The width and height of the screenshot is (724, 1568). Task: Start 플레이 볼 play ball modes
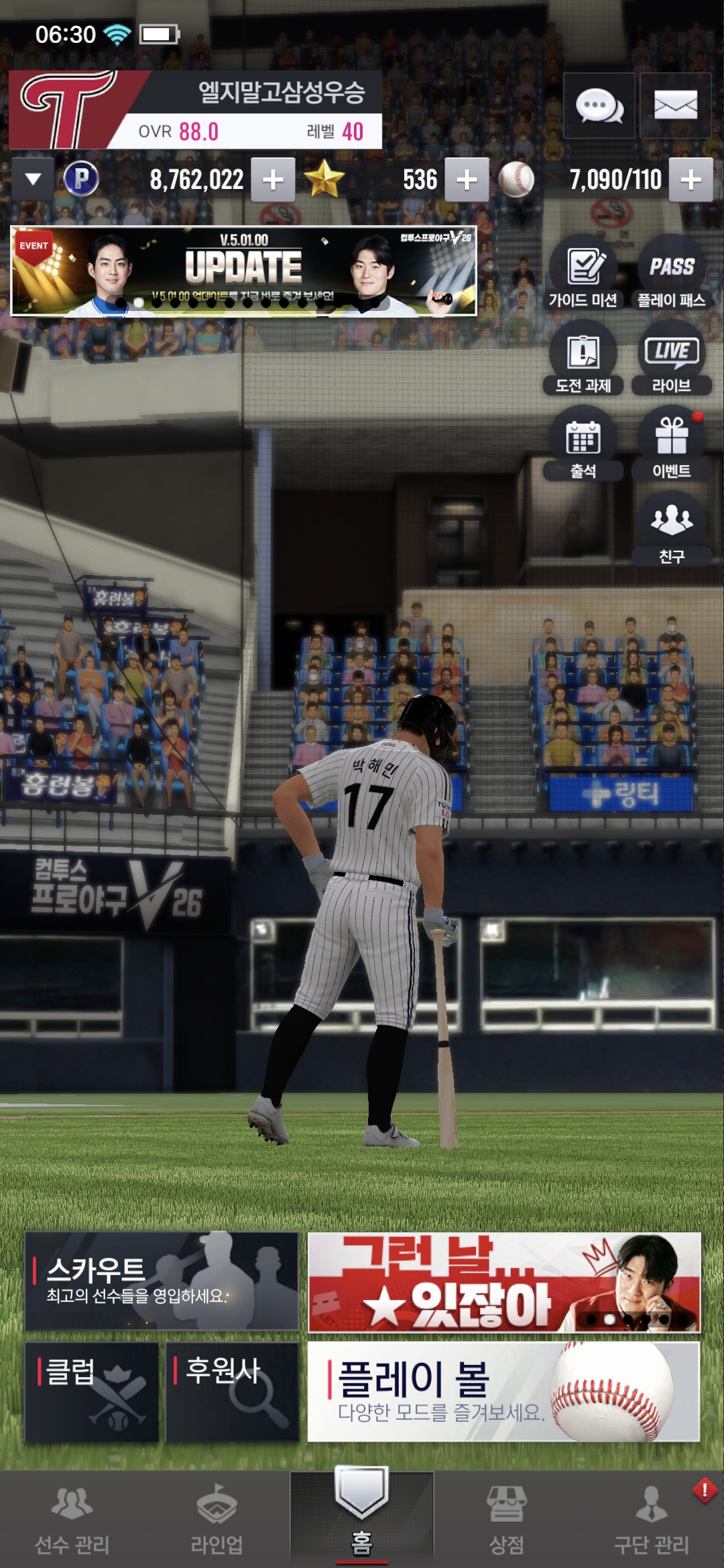[503, 1391]
